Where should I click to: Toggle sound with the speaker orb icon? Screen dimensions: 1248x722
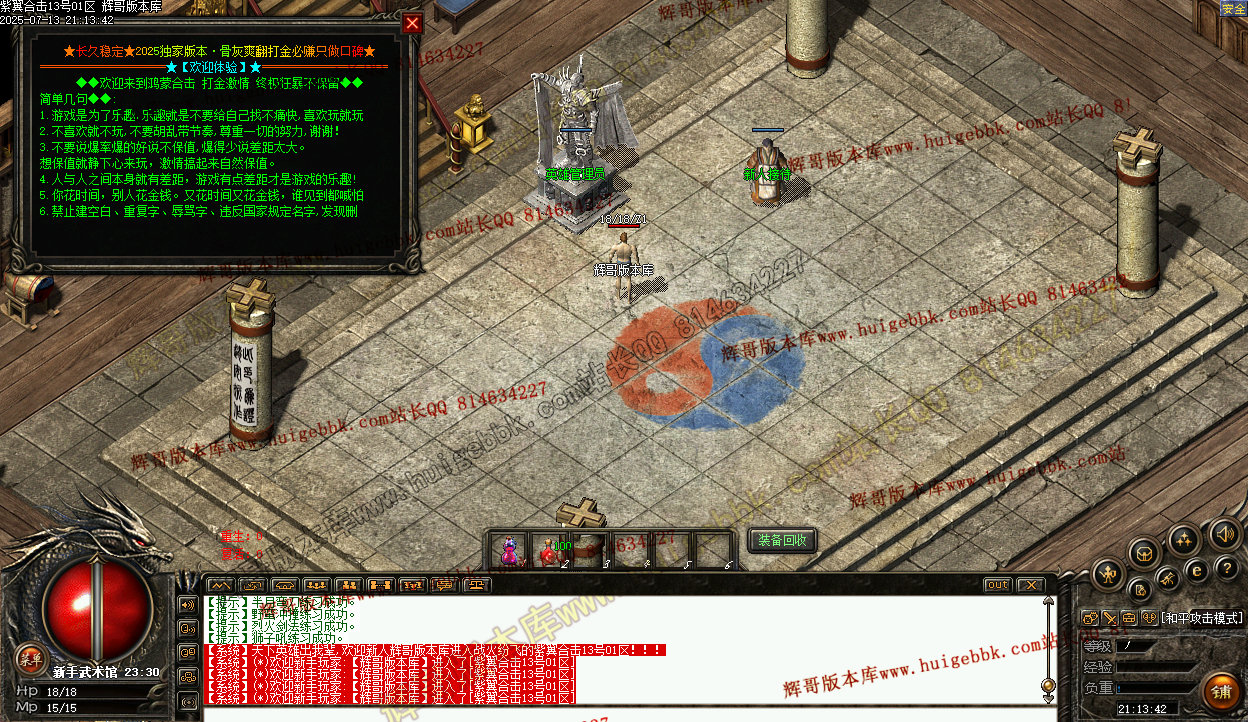(1224, 534)
